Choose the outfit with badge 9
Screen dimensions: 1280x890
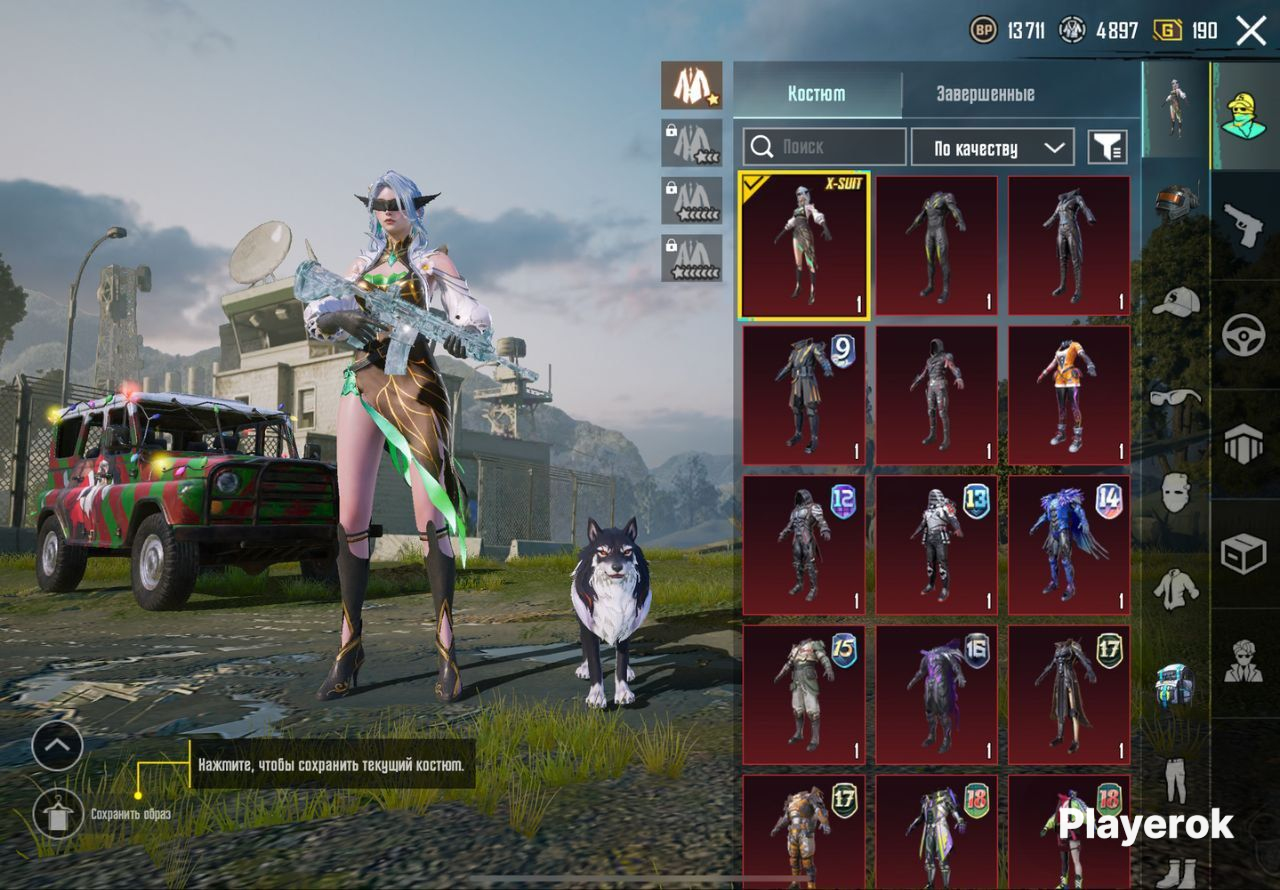pos(804,395)
